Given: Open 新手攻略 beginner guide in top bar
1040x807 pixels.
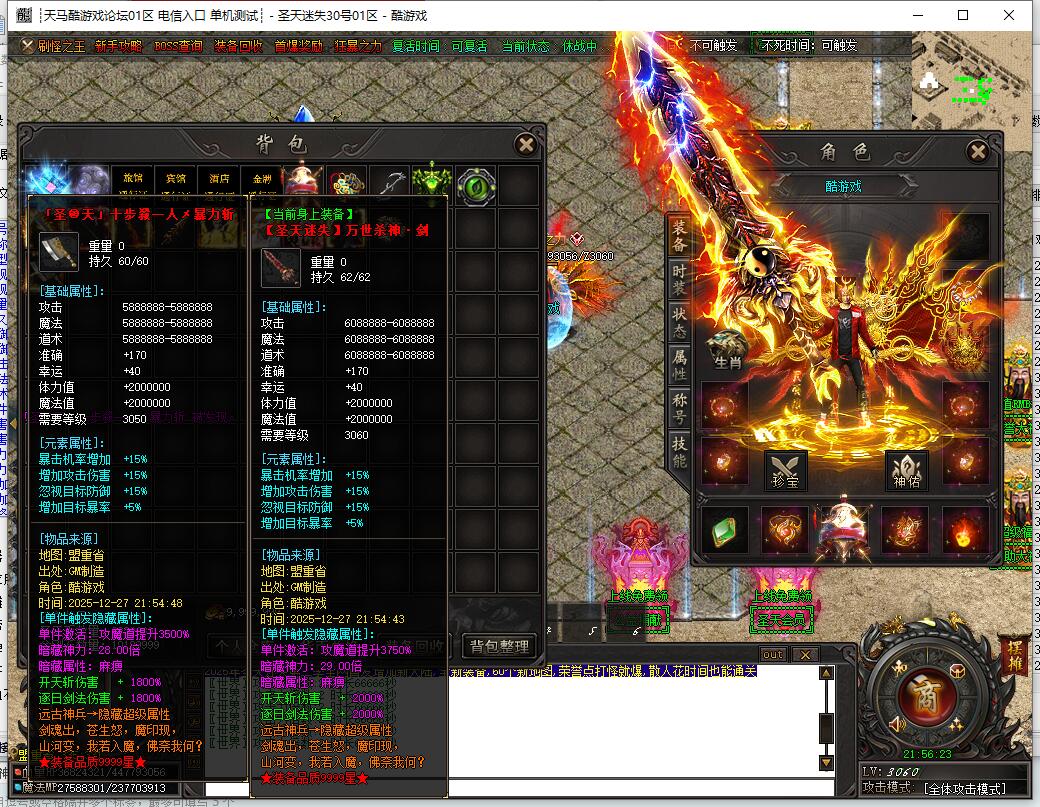Looking at the screenshot, I should [x=118, y=46].
